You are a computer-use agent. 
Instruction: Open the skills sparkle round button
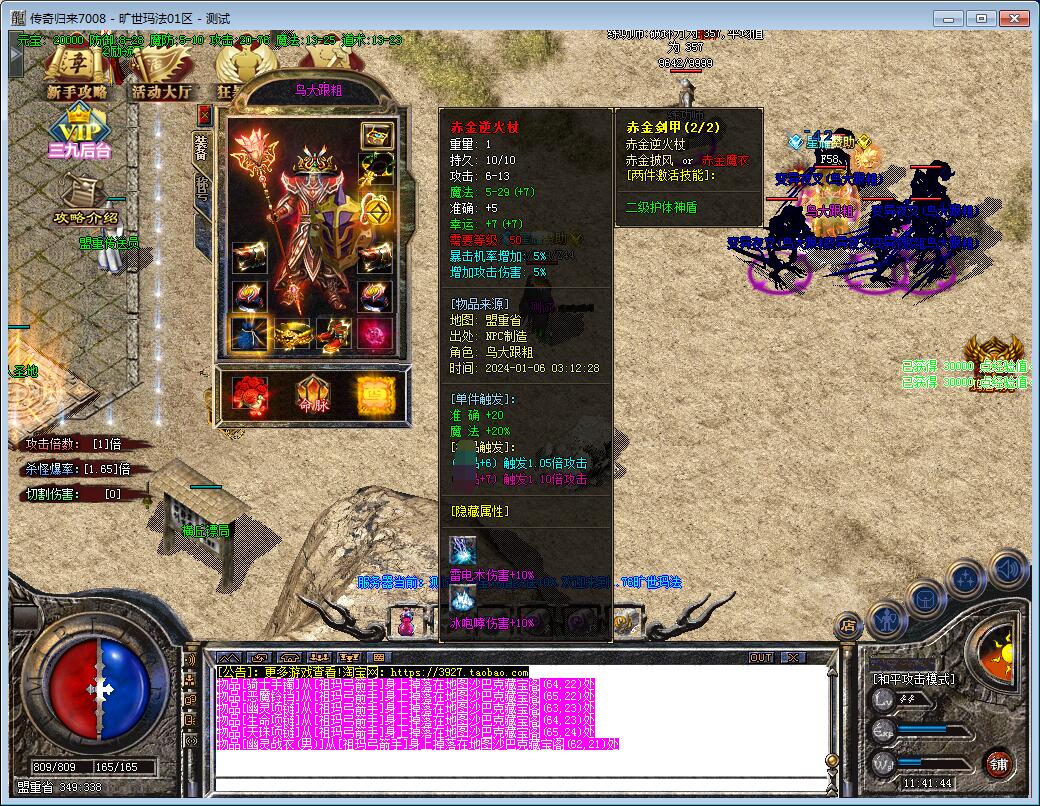pos(967,579)
